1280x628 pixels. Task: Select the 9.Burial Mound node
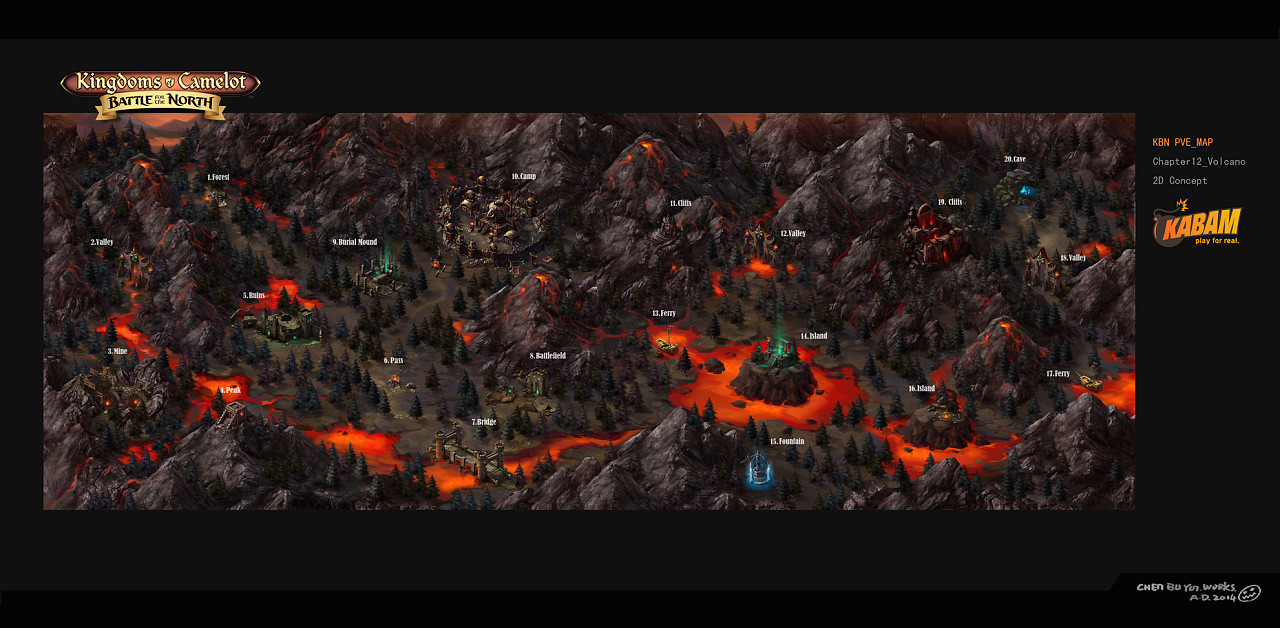pos(355,242)
